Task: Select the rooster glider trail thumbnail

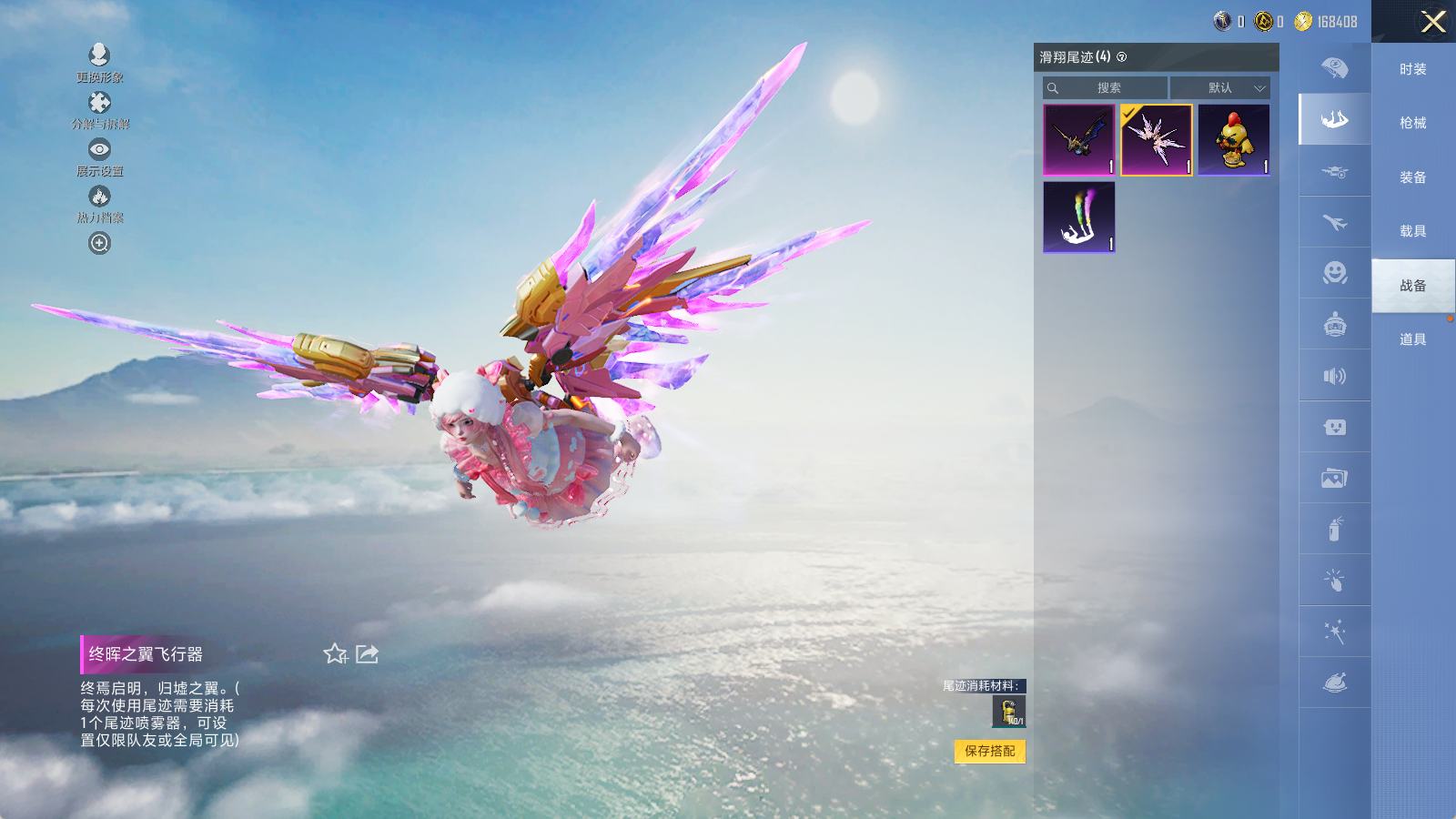Action: pyautogui.click(x=1234, y=139)
